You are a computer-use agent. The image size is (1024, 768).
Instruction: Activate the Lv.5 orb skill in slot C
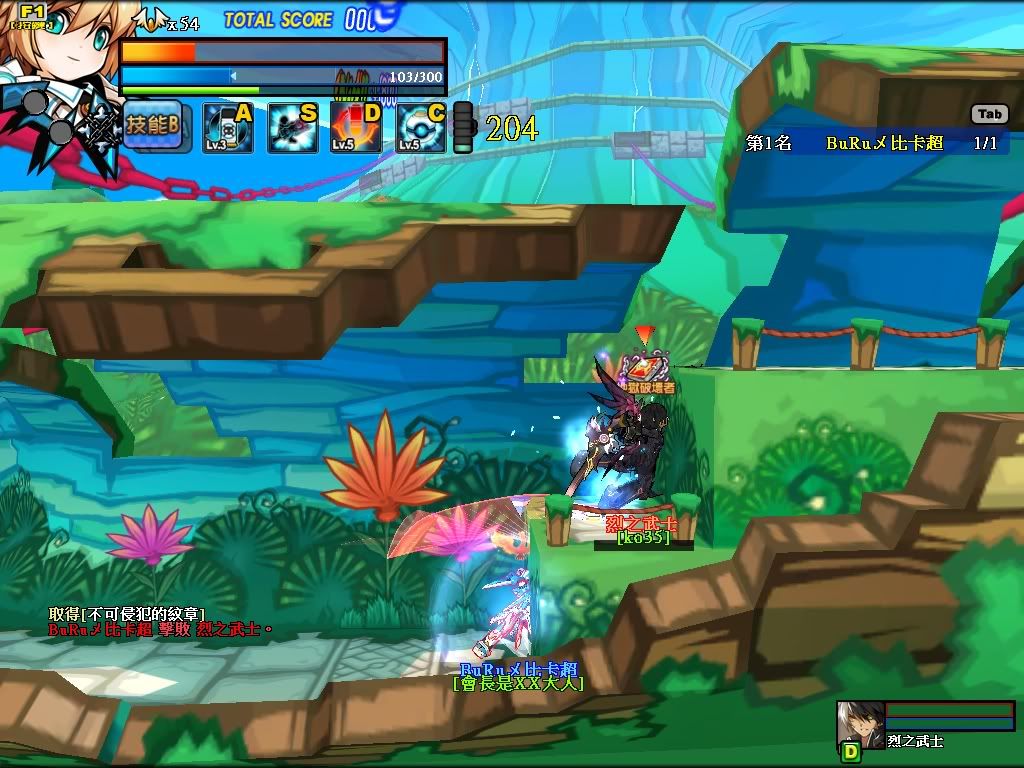tap(421, 127)
